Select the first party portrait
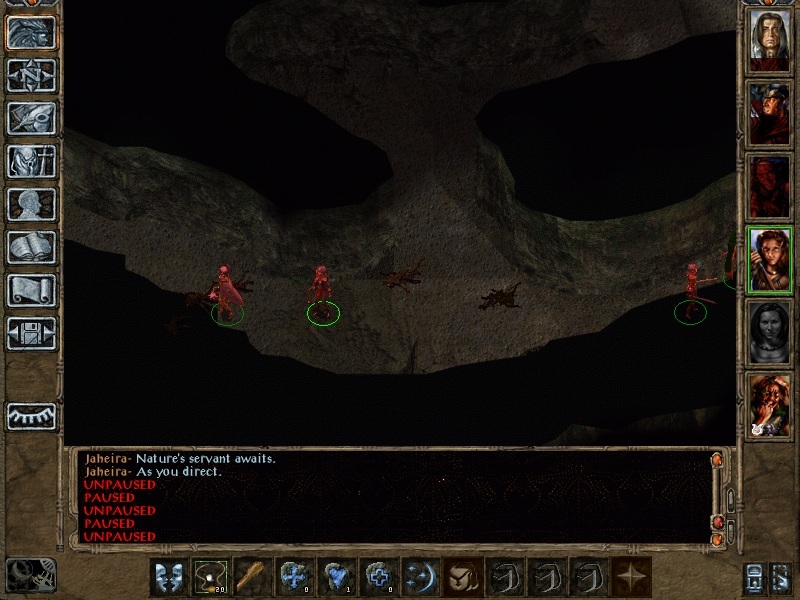Image resolution: width=800 pixels, height=600 pixels. pos(769,41)
